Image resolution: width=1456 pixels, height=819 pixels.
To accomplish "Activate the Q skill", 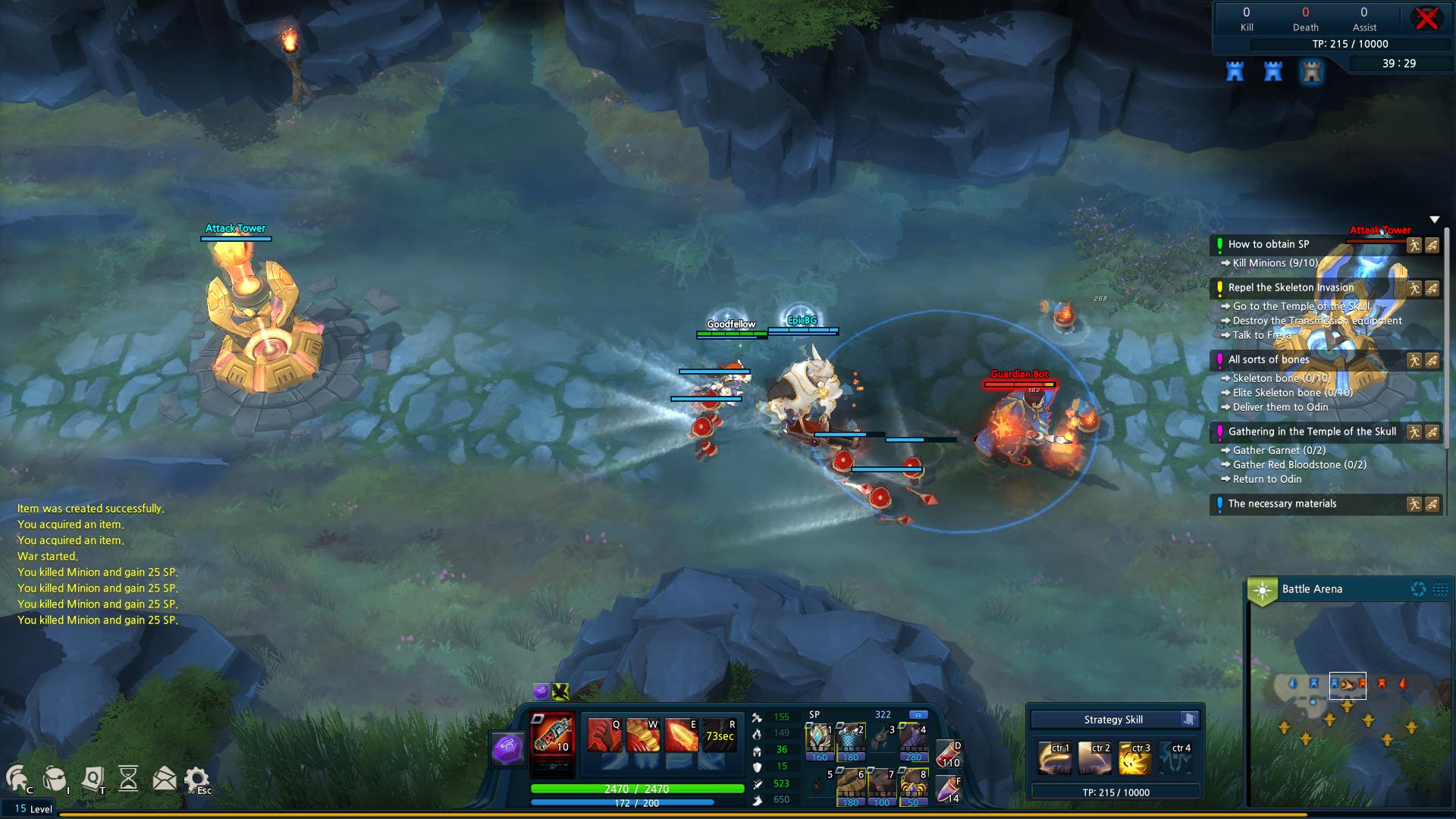I will (604, 735).
